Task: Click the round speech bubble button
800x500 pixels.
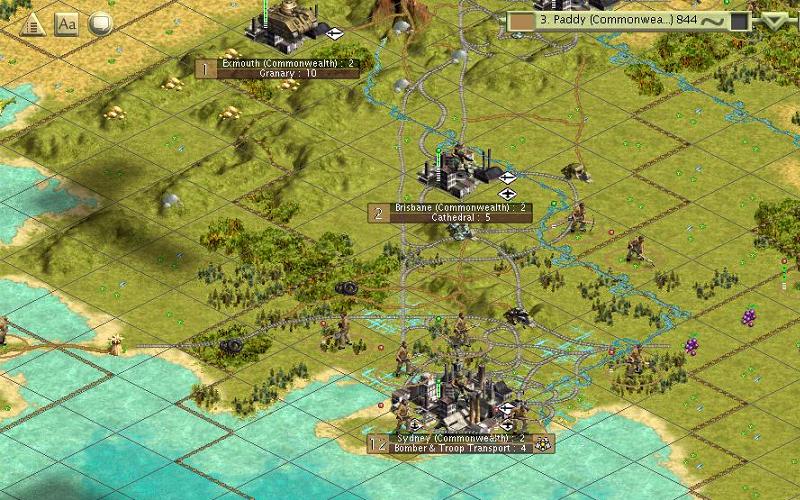Action: click(100, 23)
